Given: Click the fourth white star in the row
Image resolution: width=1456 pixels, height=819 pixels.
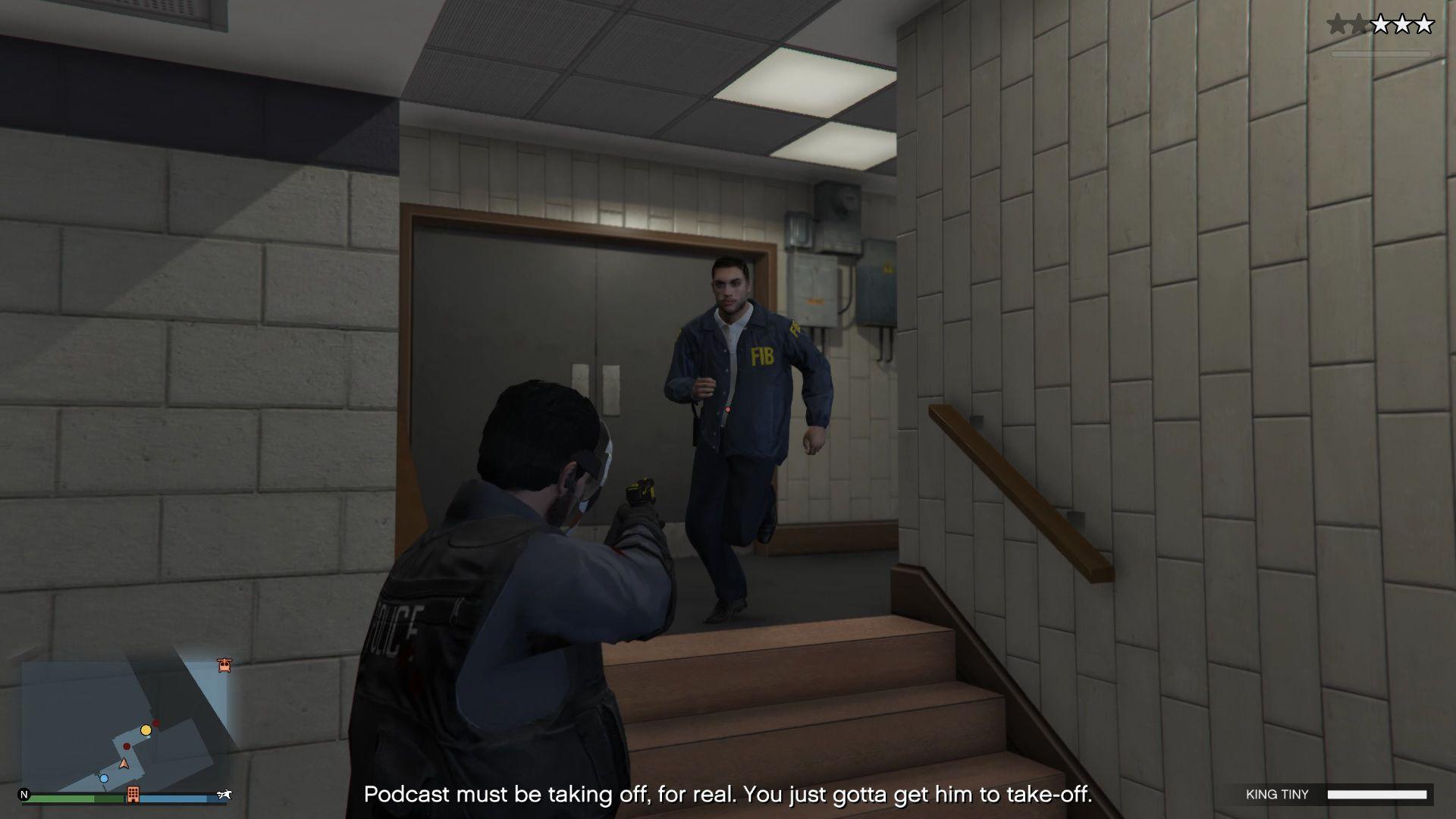Looking at the screenshot, I should 1402,24.
